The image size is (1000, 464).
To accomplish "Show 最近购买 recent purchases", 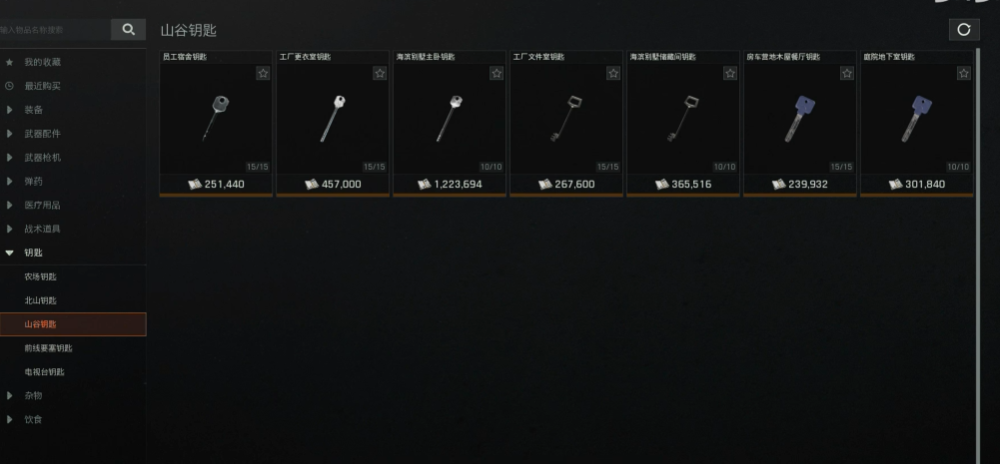I will click(43, 86).
